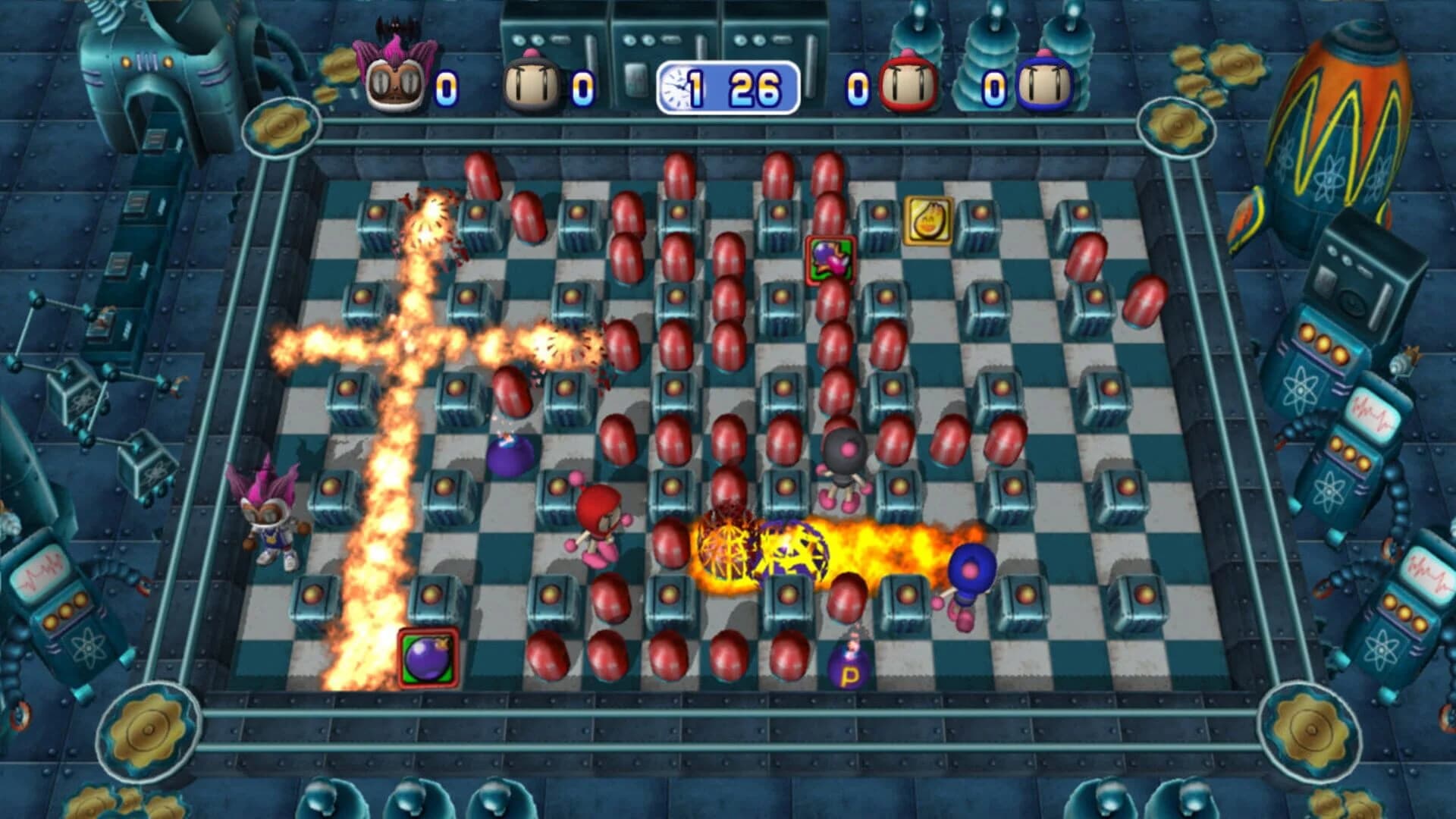Screen dimensions: 1456x819
Task: Click the score zero beside the pink portrait
Action: [448, 86]
